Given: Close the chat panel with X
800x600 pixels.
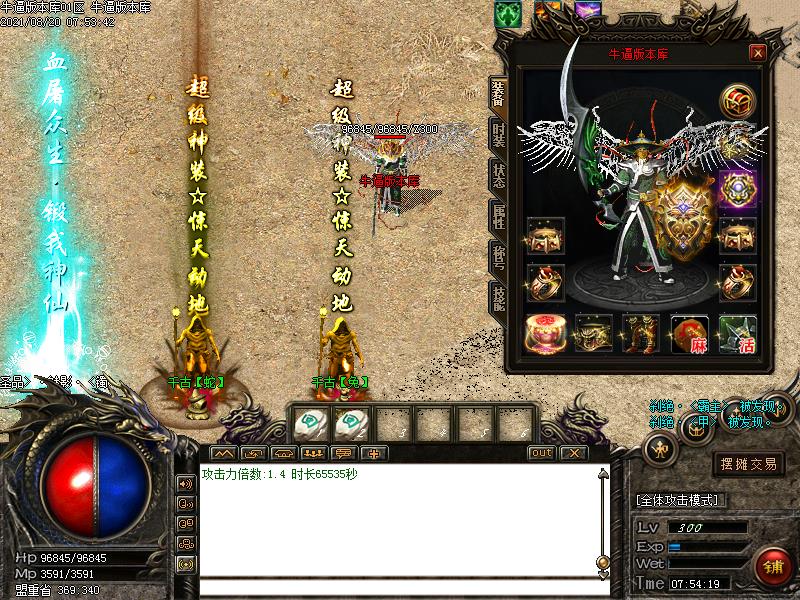Looking at the screenshot, I should point(572,453).
